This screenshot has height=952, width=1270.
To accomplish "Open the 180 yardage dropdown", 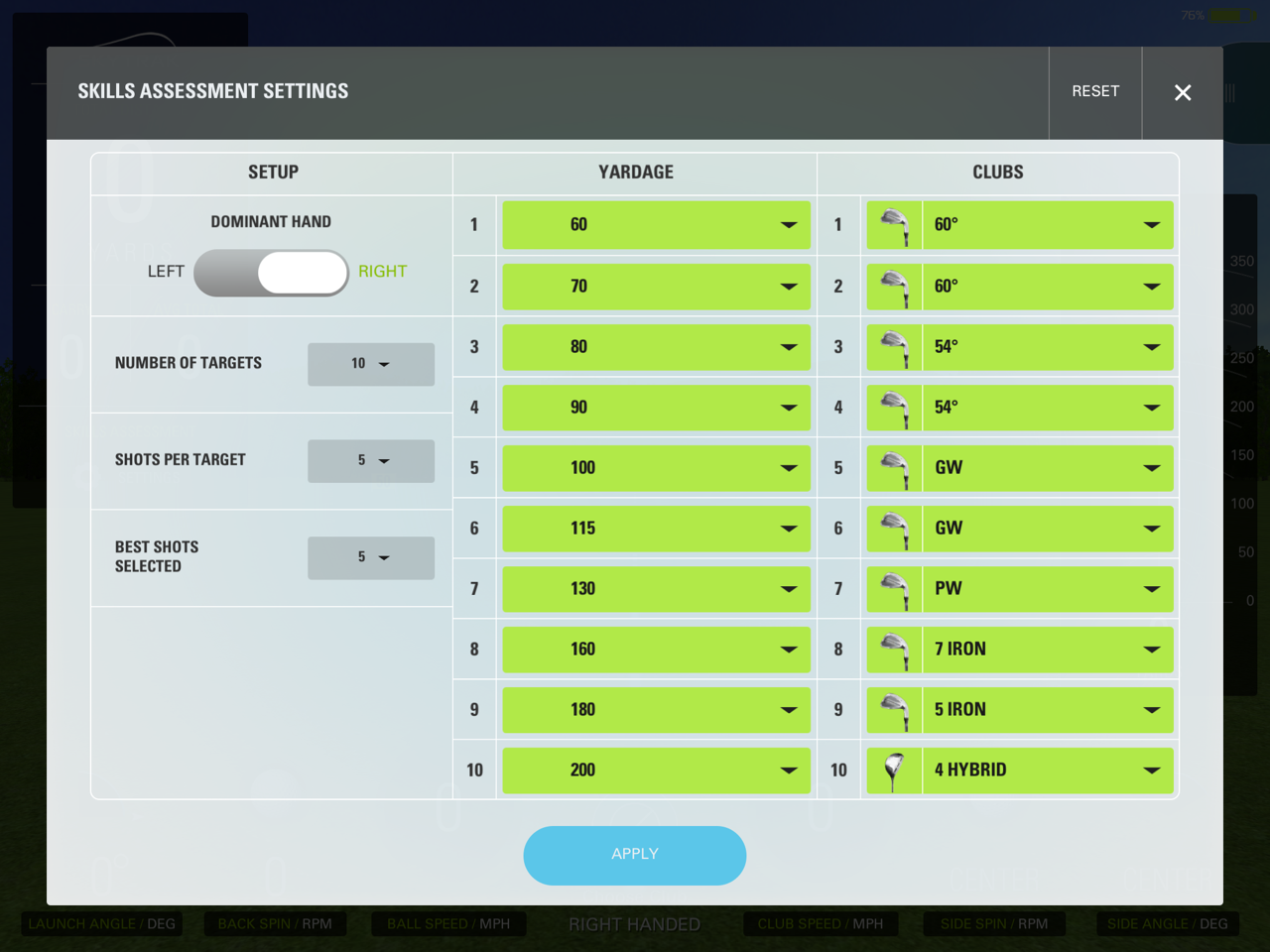I will 656,710.
